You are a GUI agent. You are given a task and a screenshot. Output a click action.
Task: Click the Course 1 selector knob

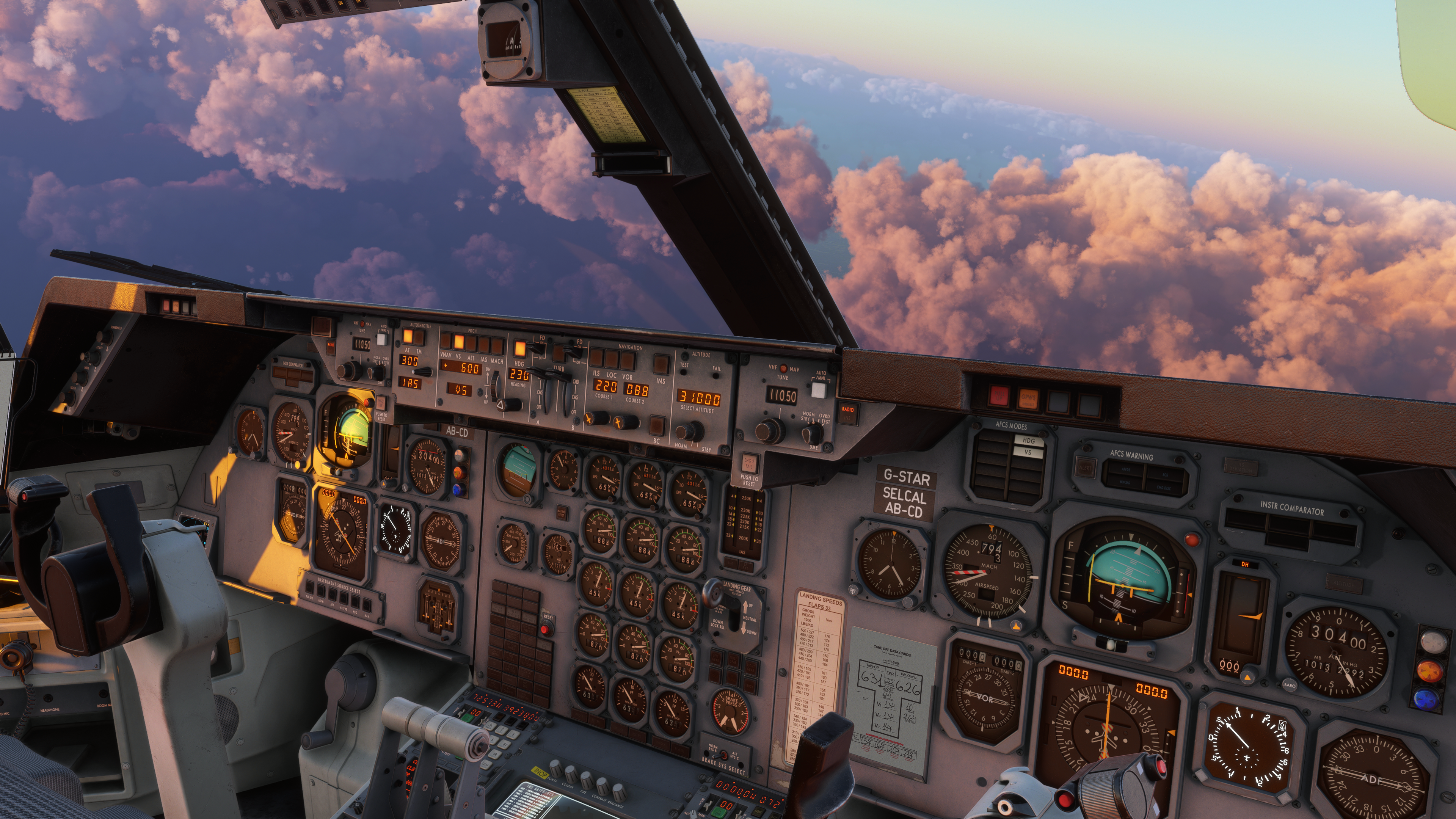(x=595, y=418)
